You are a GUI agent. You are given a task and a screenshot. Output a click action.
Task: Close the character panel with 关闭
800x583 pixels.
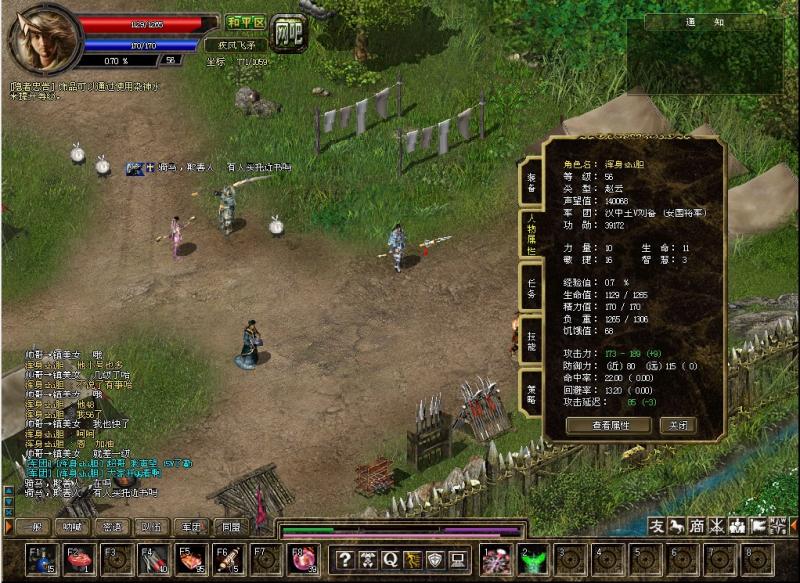pos(677,425)
